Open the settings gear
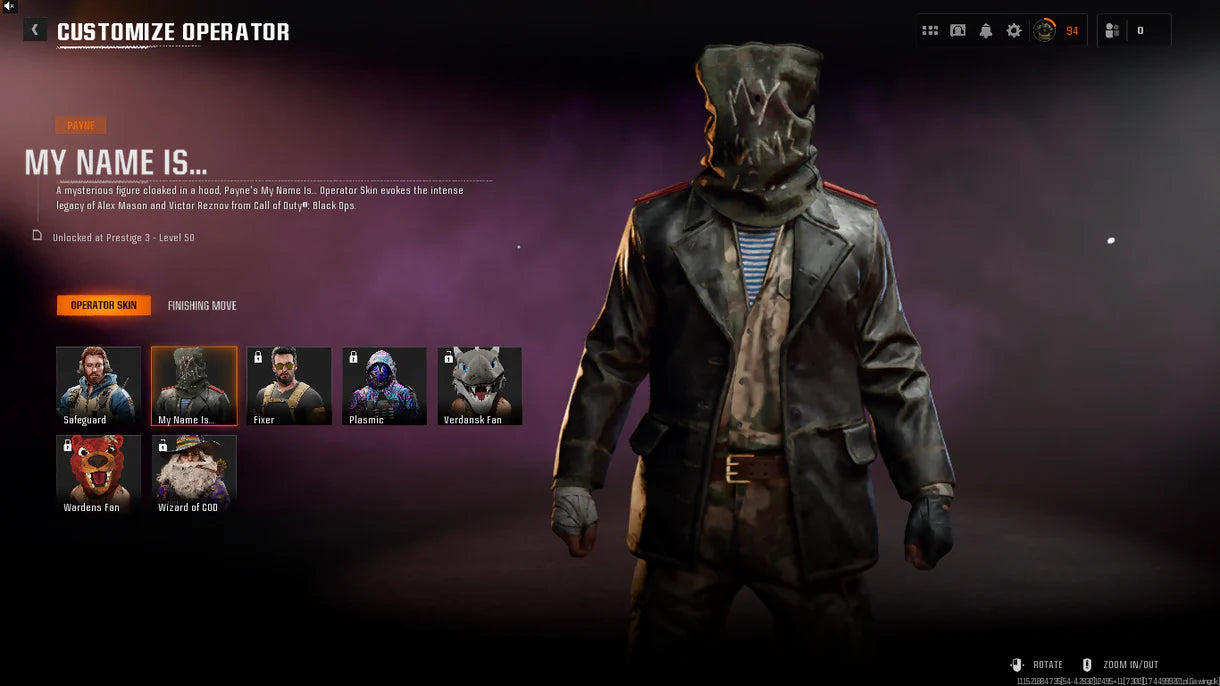1220x686 pixels. tap(1014, 31)
